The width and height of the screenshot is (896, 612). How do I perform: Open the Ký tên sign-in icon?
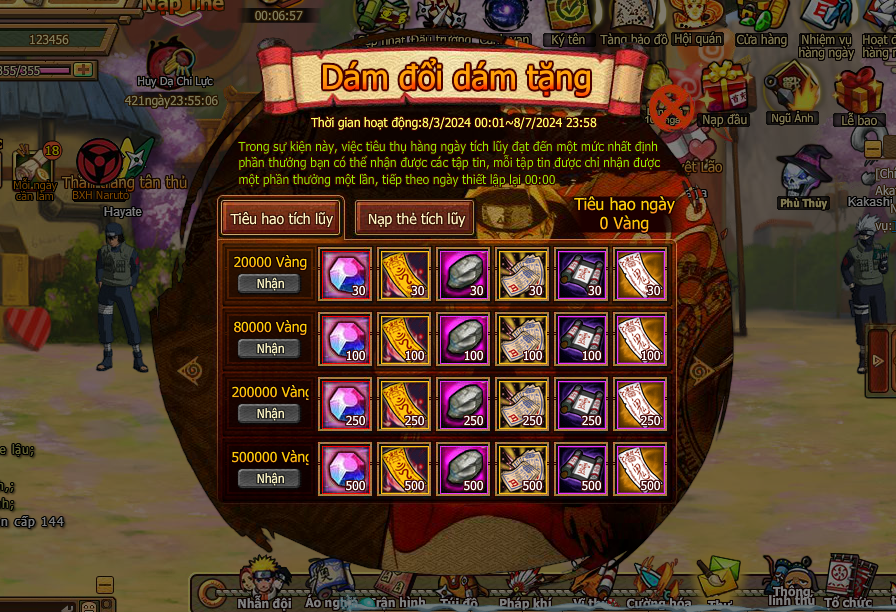point(568,22)
